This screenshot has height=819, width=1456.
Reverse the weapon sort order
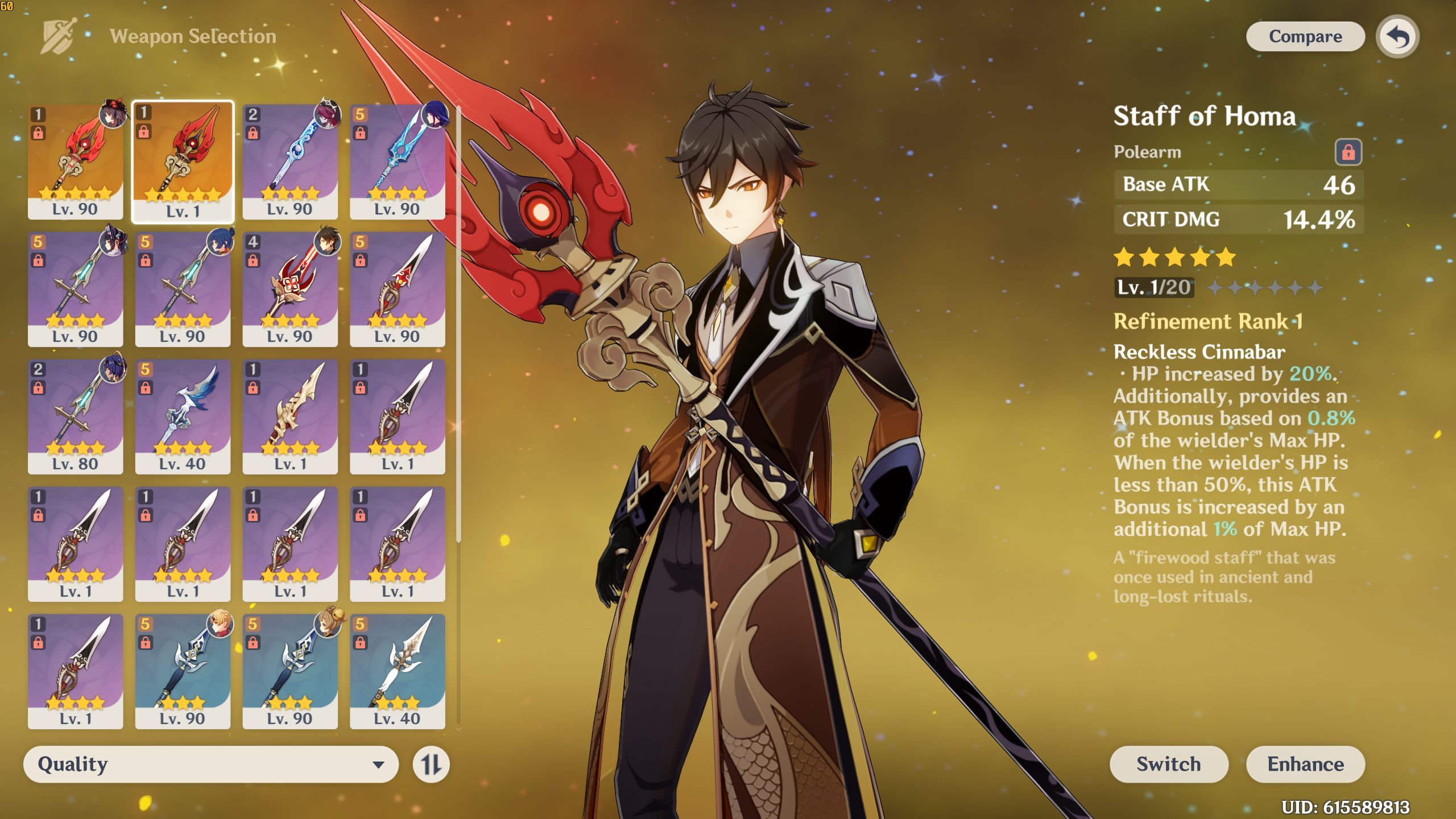[431, 764]
